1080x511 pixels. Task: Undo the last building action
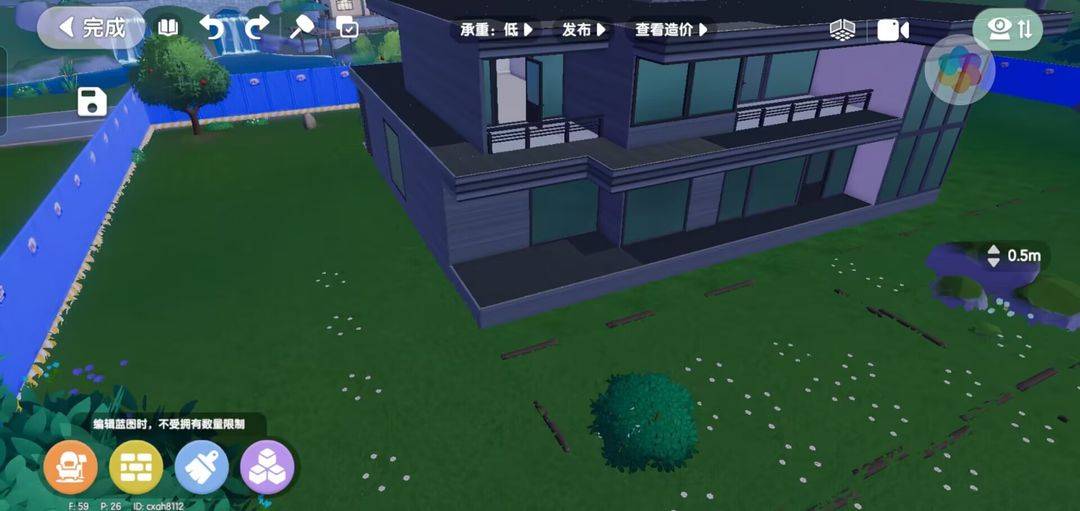click(x=212, y=28)
